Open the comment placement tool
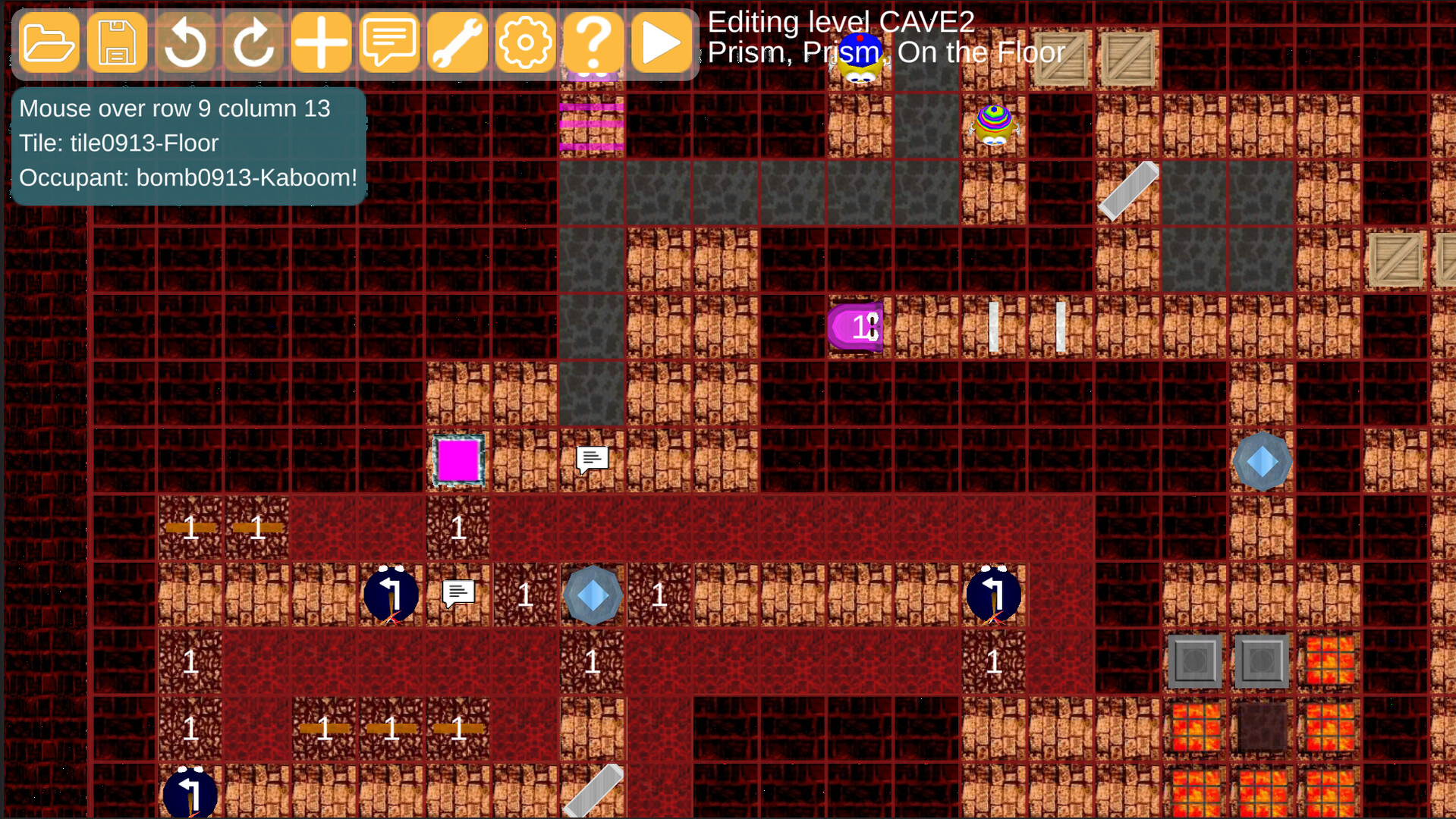This screenshot has height=819, width=1456. 390,42
